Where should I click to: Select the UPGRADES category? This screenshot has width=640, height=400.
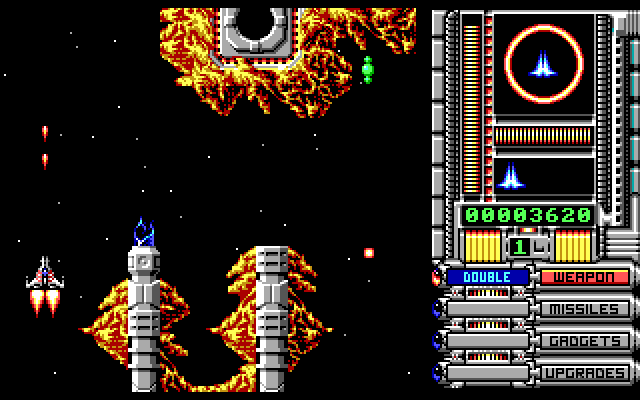(585, 373)
